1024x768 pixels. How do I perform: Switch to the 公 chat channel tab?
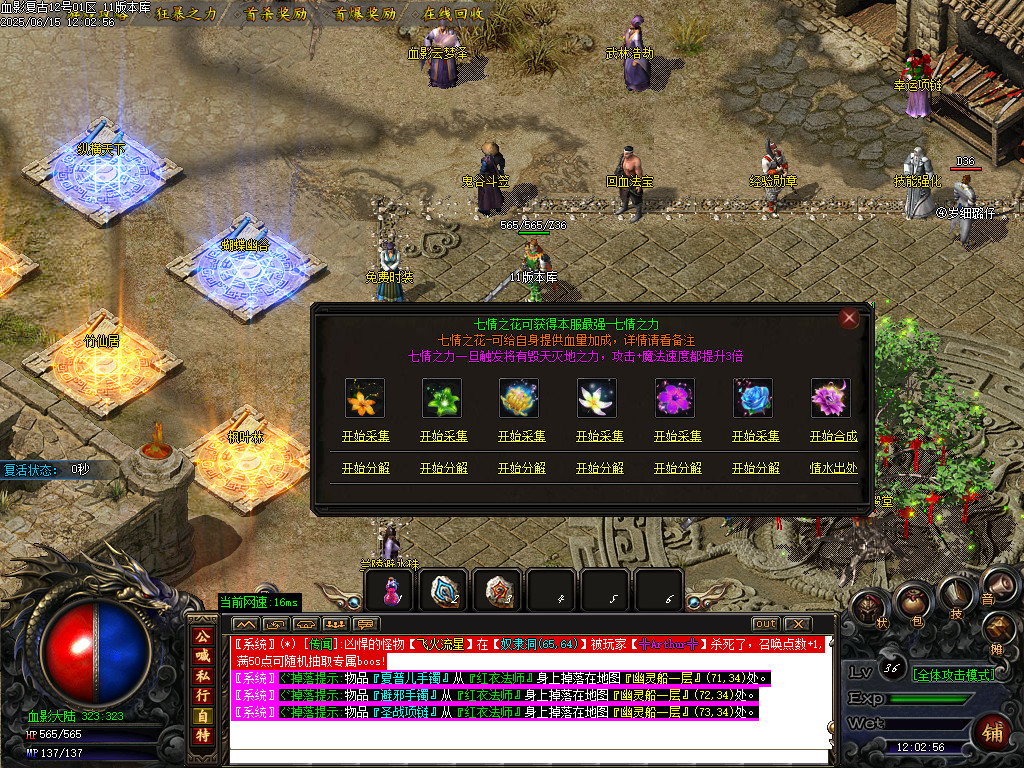pos(203,636)
